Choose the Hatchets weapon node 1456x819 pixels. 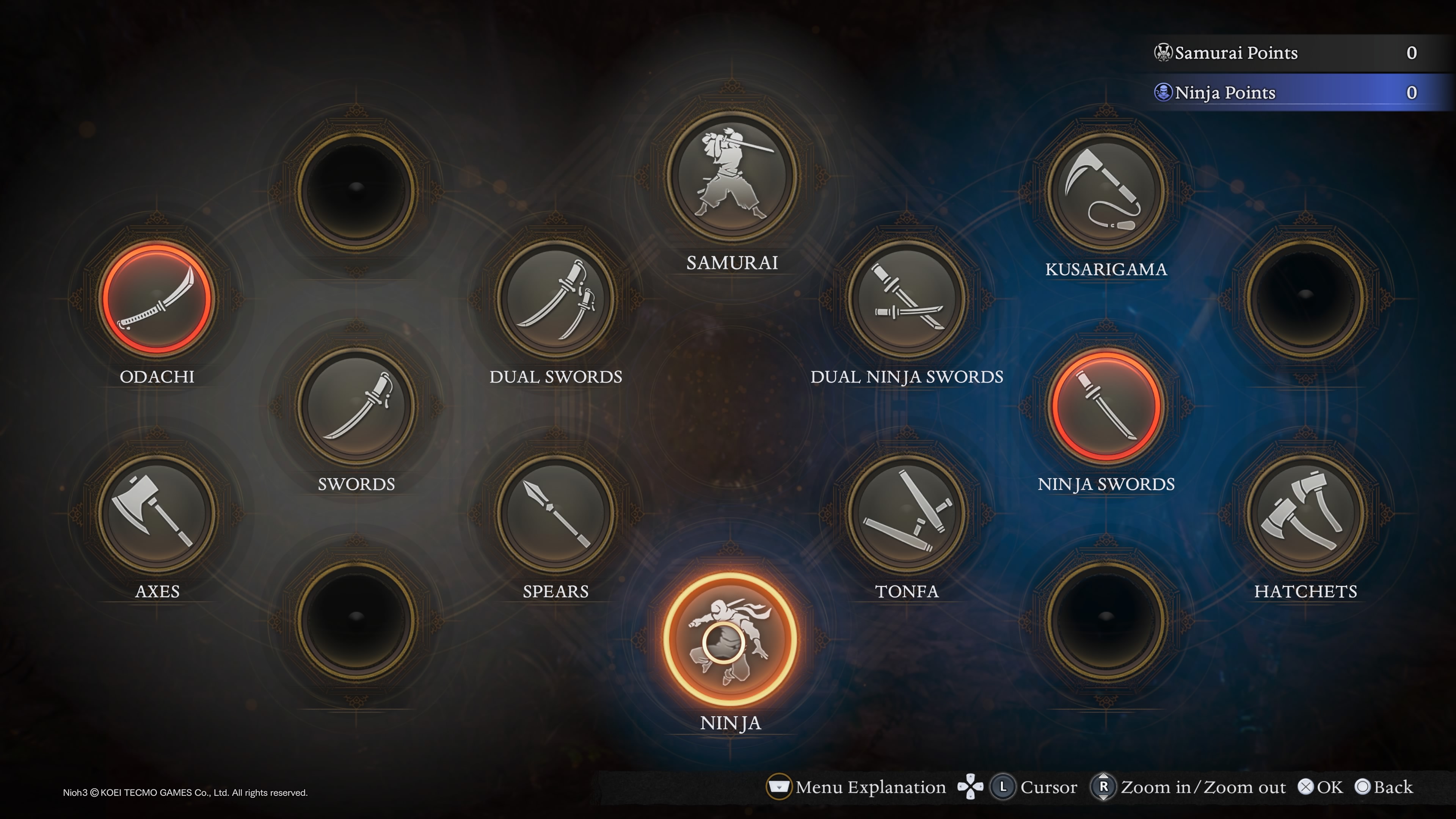click(1305, 513)
